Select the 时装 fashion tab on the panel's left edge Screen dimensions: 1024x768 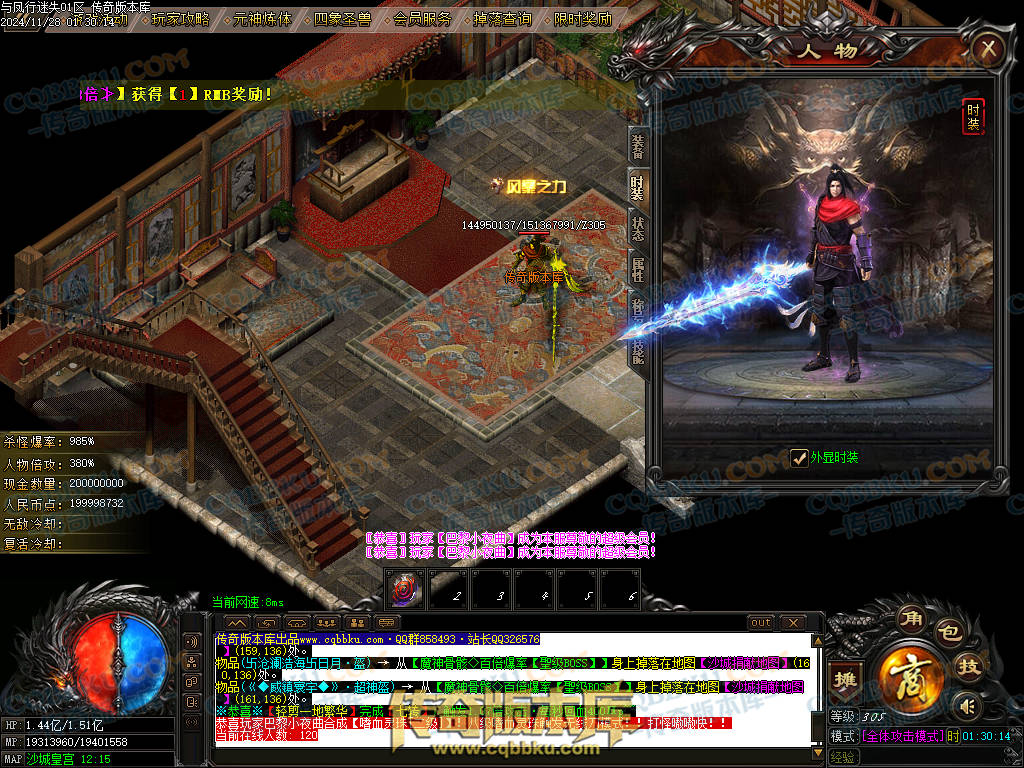coord(637,186)
